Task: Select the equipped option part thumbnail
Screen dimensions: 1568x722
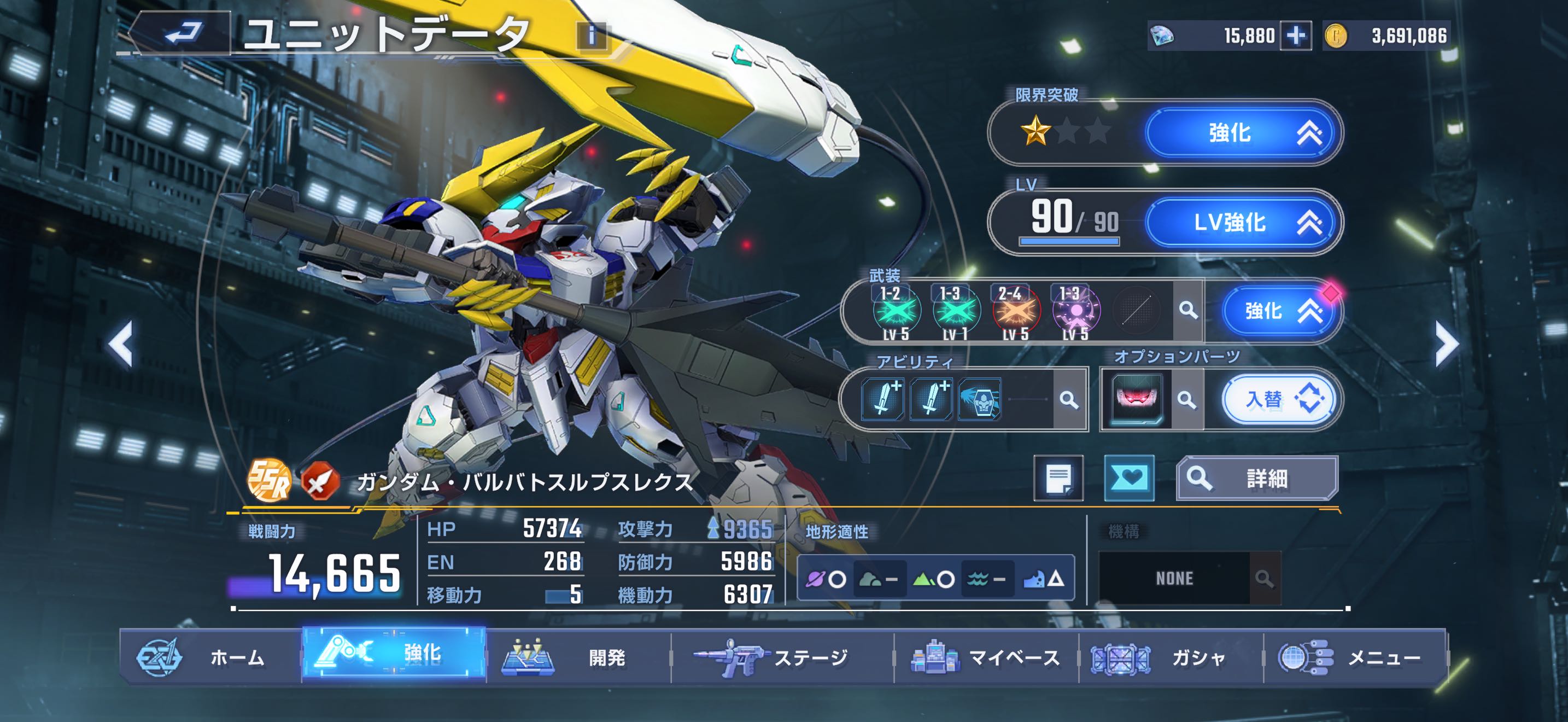Action: [x=1136, y=400]
